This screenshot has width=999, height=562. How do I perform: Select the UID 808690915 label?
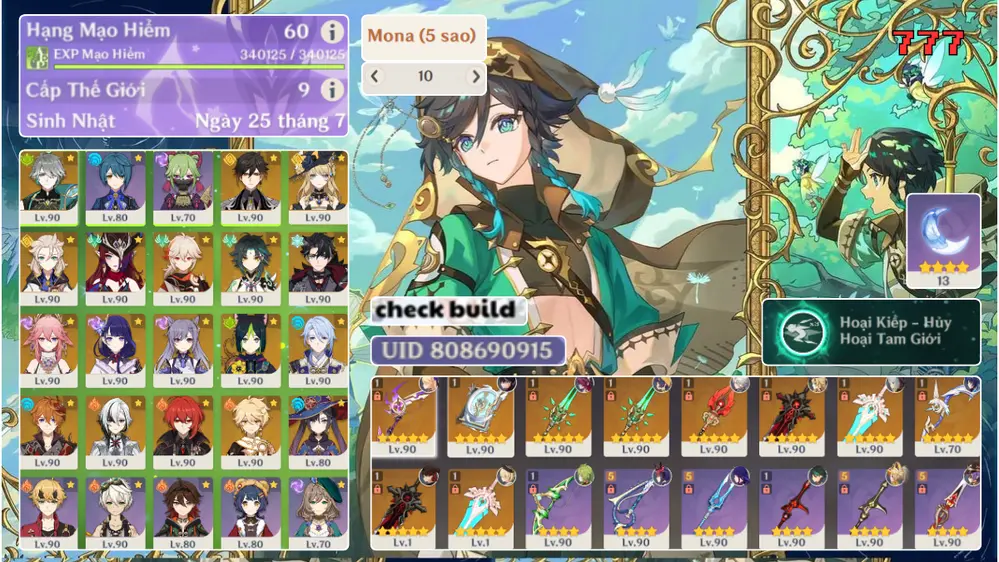tap(467, 351)
